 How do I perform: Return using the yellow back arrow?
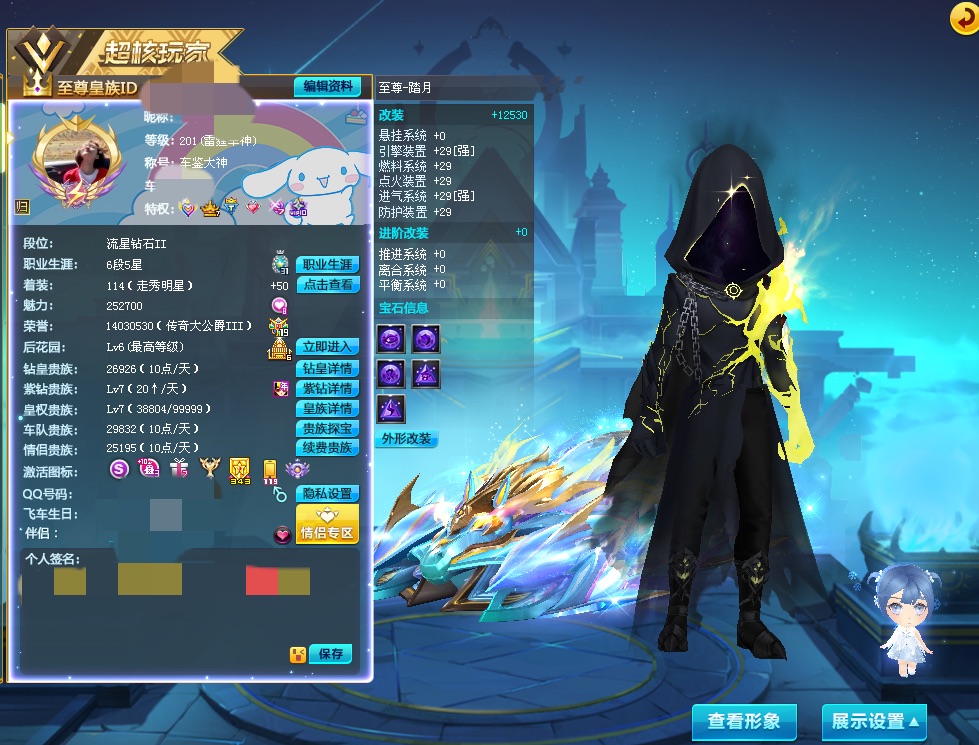click(x=963, y=17)
